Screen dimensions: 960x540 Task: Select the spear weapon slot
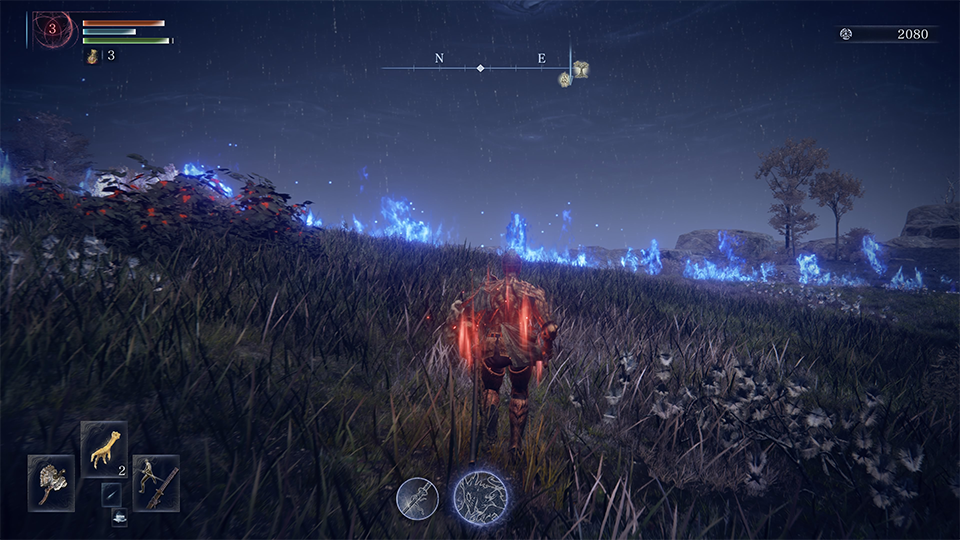156,482
